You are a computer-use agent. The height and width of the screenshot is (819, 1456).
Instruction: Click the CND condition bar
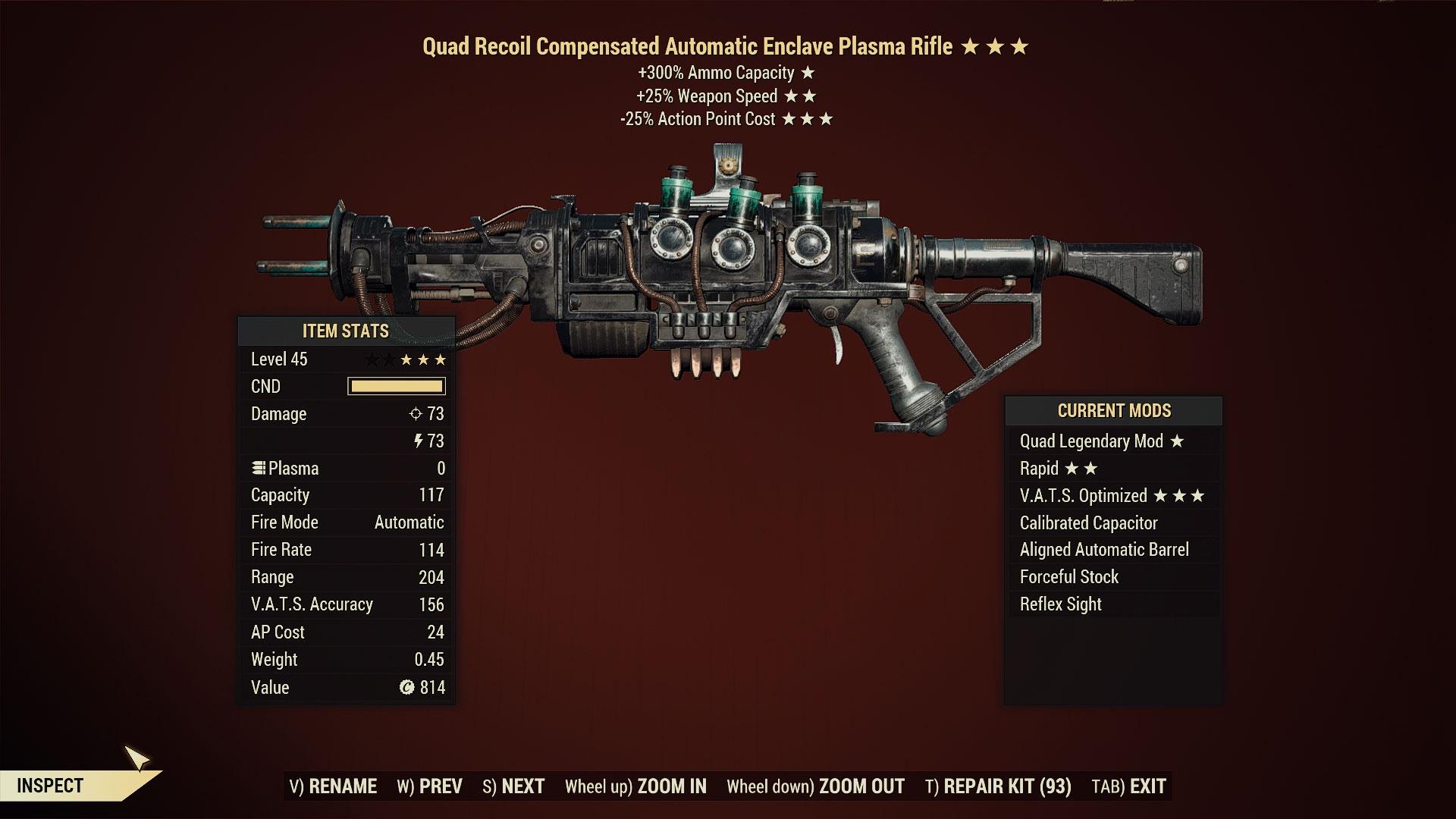(395, 386)
